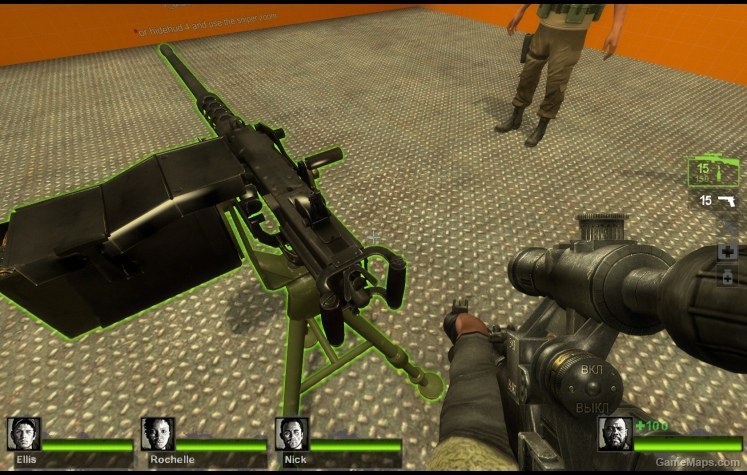Click the player's own character portrait

point(616,434)
